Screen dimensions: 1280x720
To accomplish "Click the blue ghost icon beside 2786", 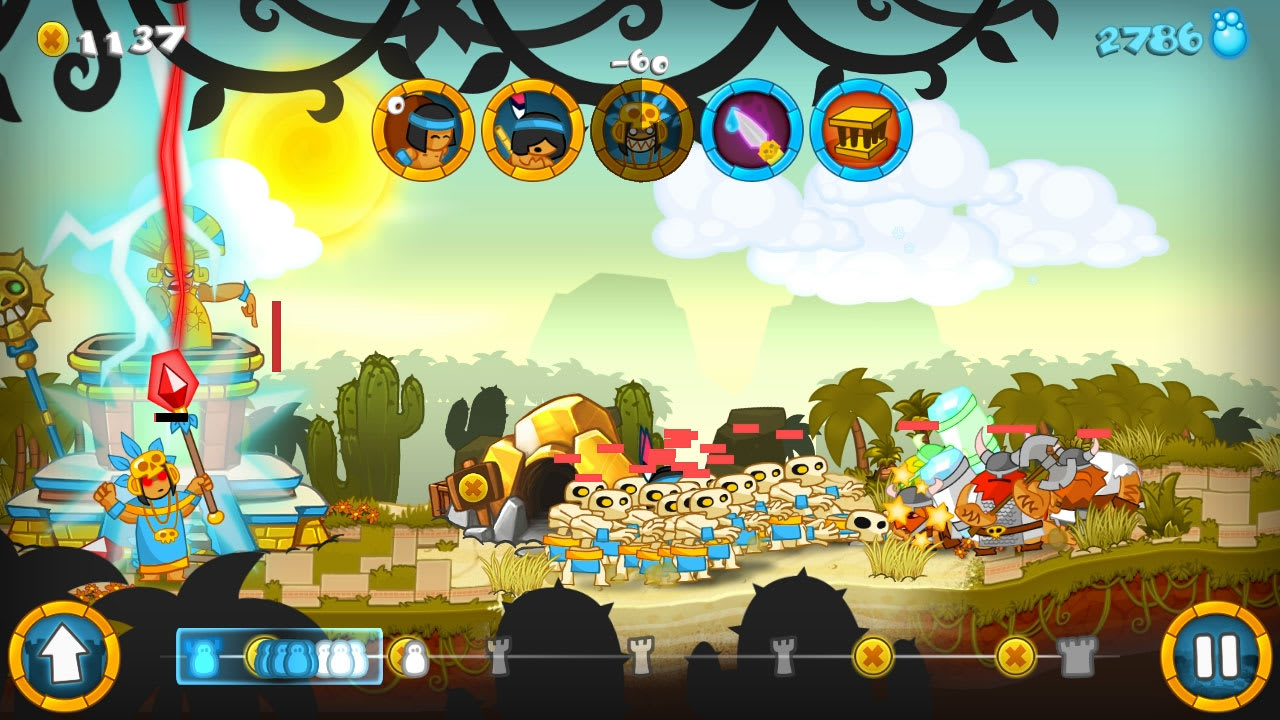I will point(1228,36).
